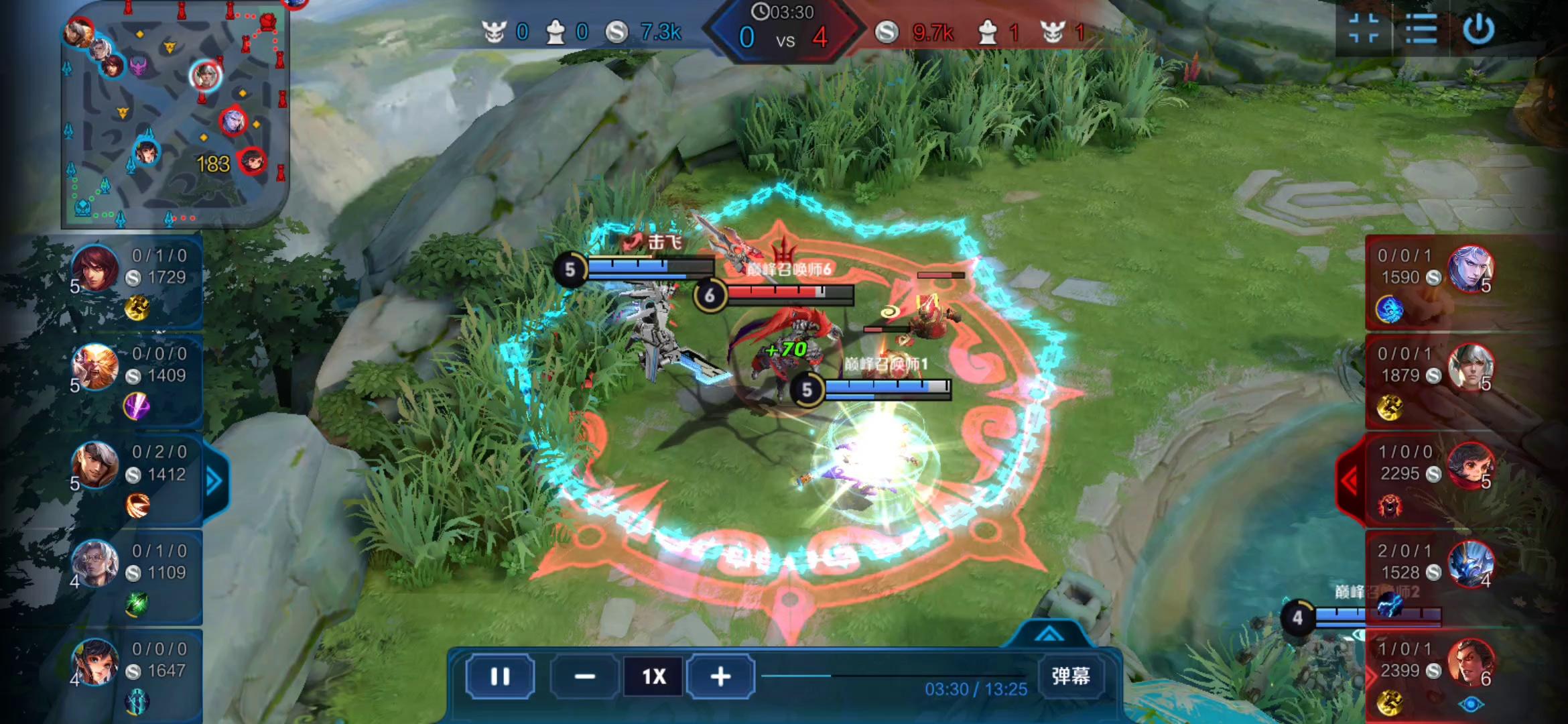The width and height of the screenshot is (1568, 724).
Task: Open the scoreboard list menu
Action: (x=1421, y=29)
